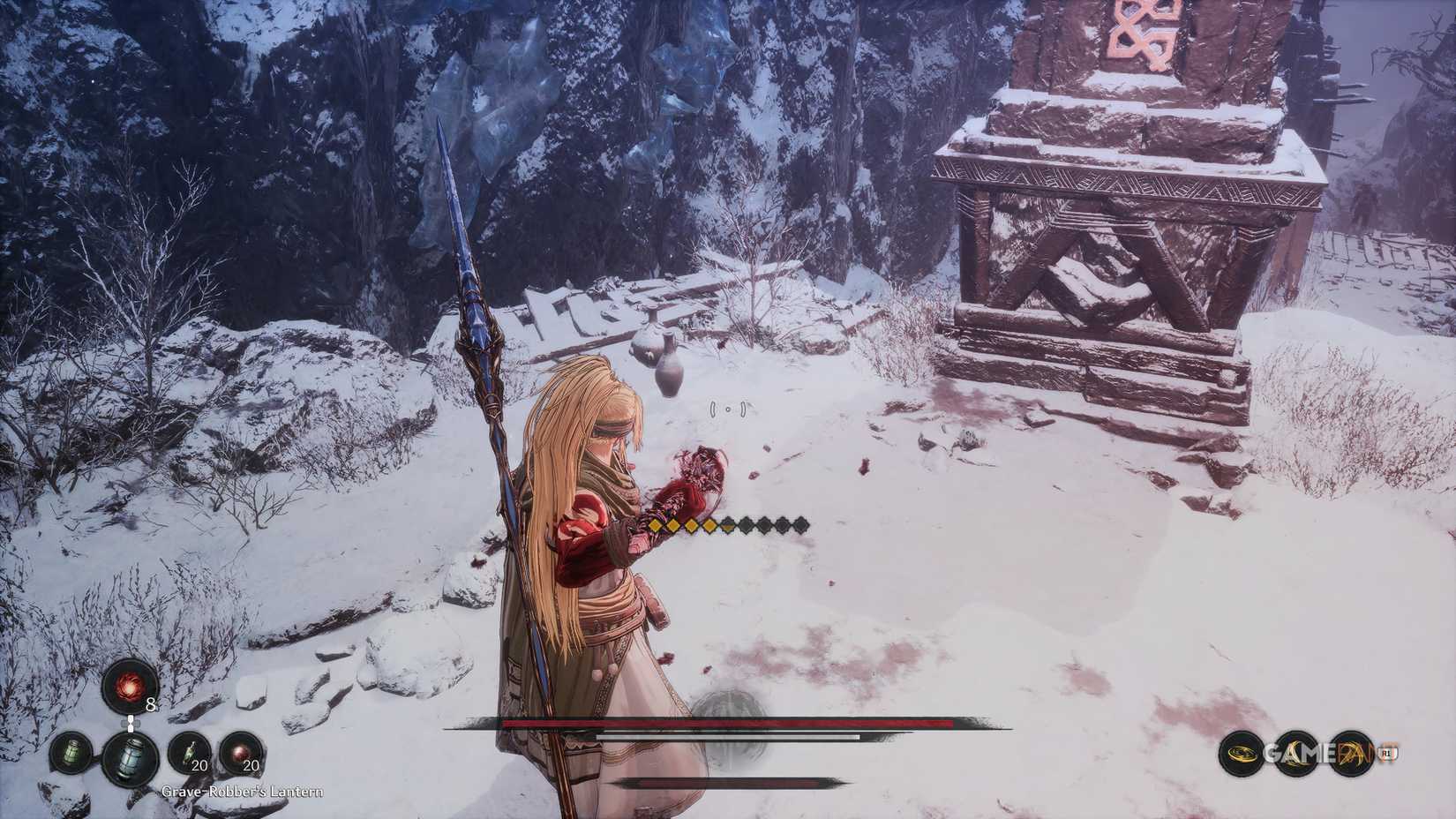Click the middle crescent-blade ability icon
This screenshot has width=1456, height=819.
[x=1295, y=752]
